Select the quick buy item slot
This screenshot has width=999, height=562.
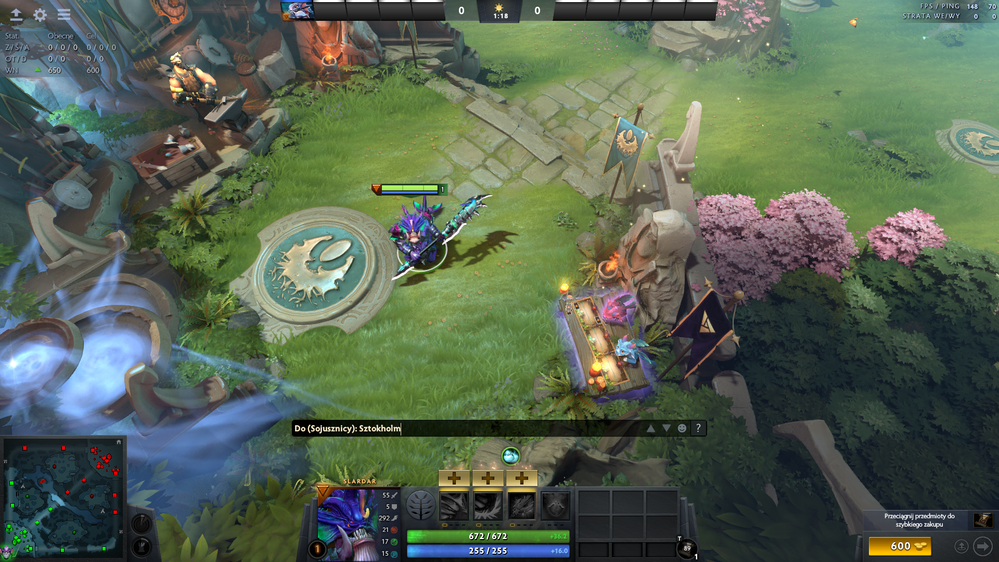(984, 520)
